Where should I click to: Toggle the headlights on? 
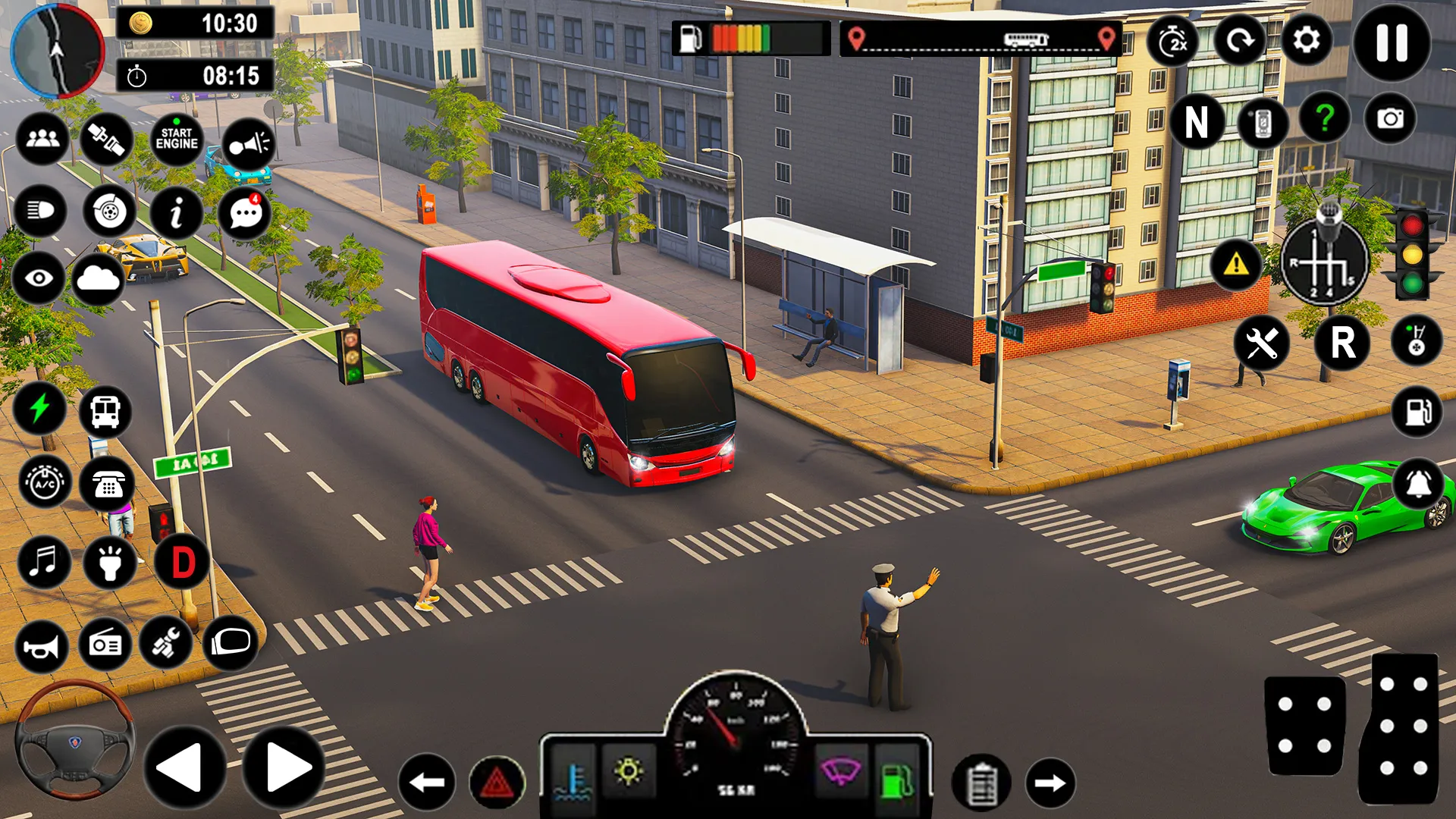pos(43,213)
